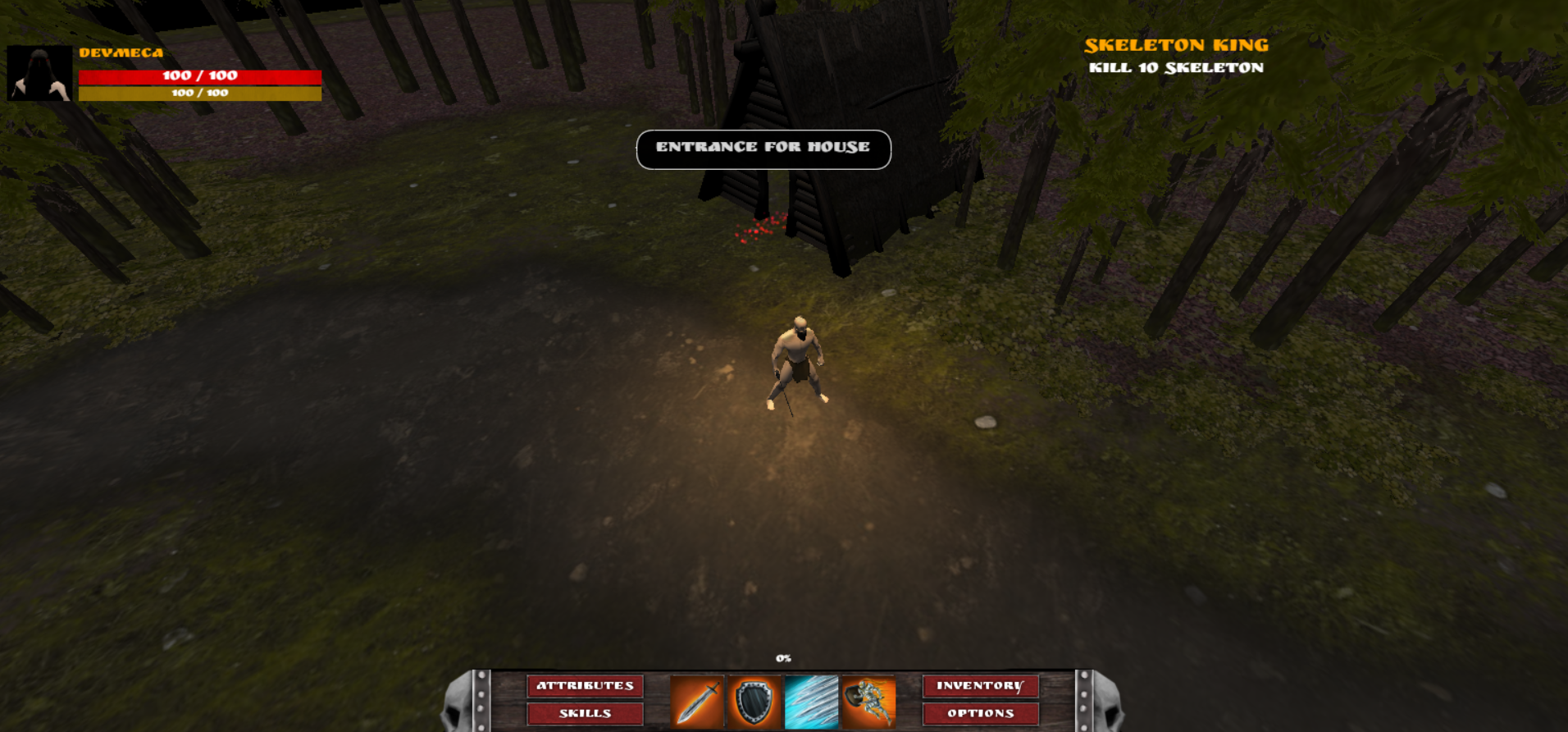Open the Skills menu
The height and width of the screenshot is (732, 1568).
click(x=585, y=713)
